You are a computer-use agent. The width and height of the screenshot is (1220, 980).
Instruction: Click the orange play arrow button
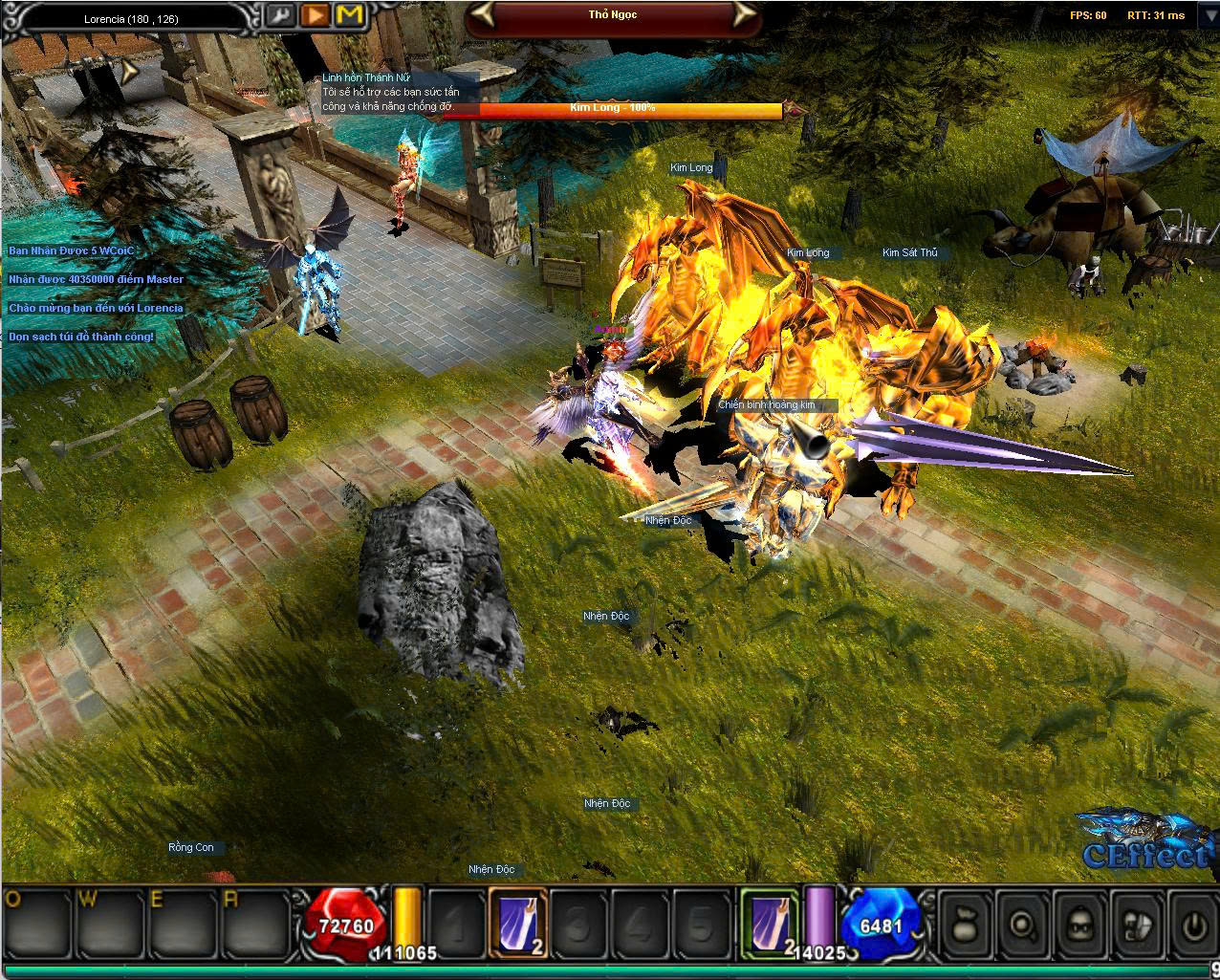(x=315, y=15)
